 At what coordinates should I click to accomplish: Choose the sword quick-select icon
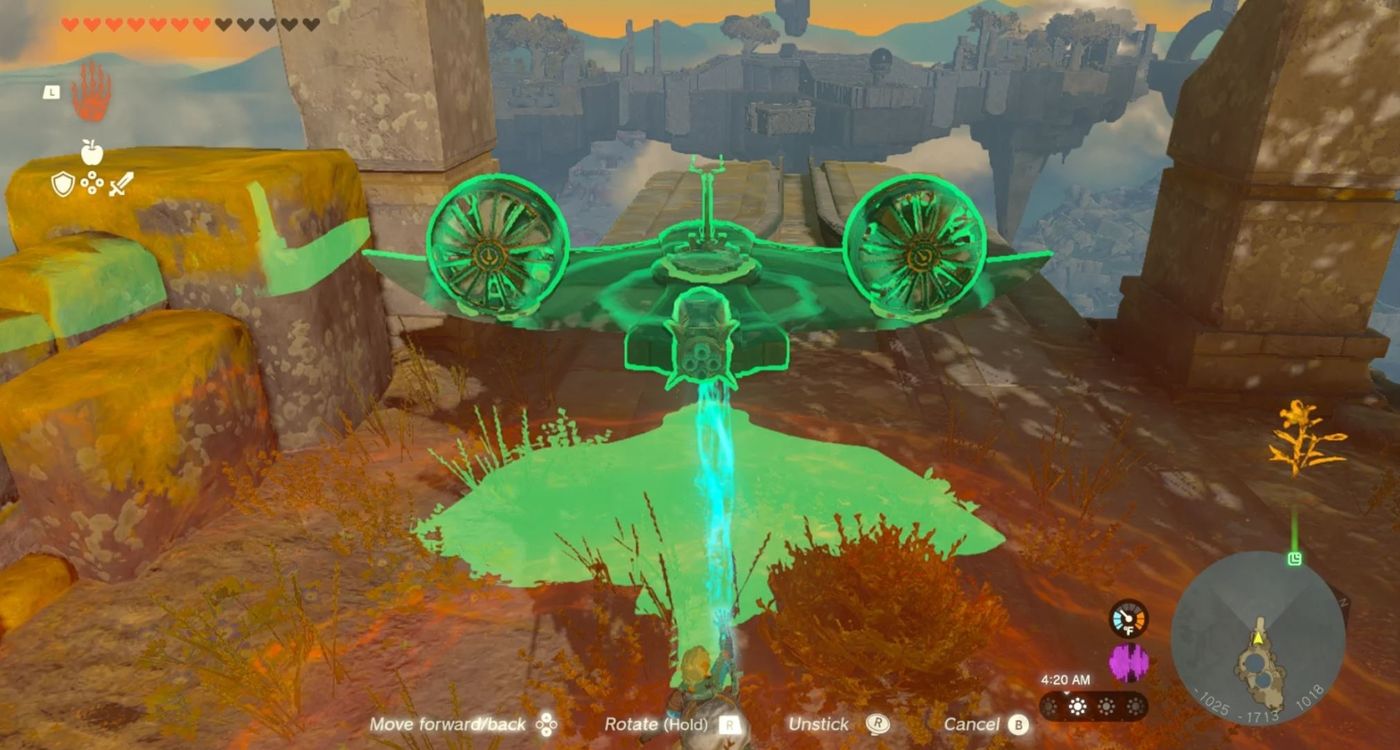[x=121, y=184]
